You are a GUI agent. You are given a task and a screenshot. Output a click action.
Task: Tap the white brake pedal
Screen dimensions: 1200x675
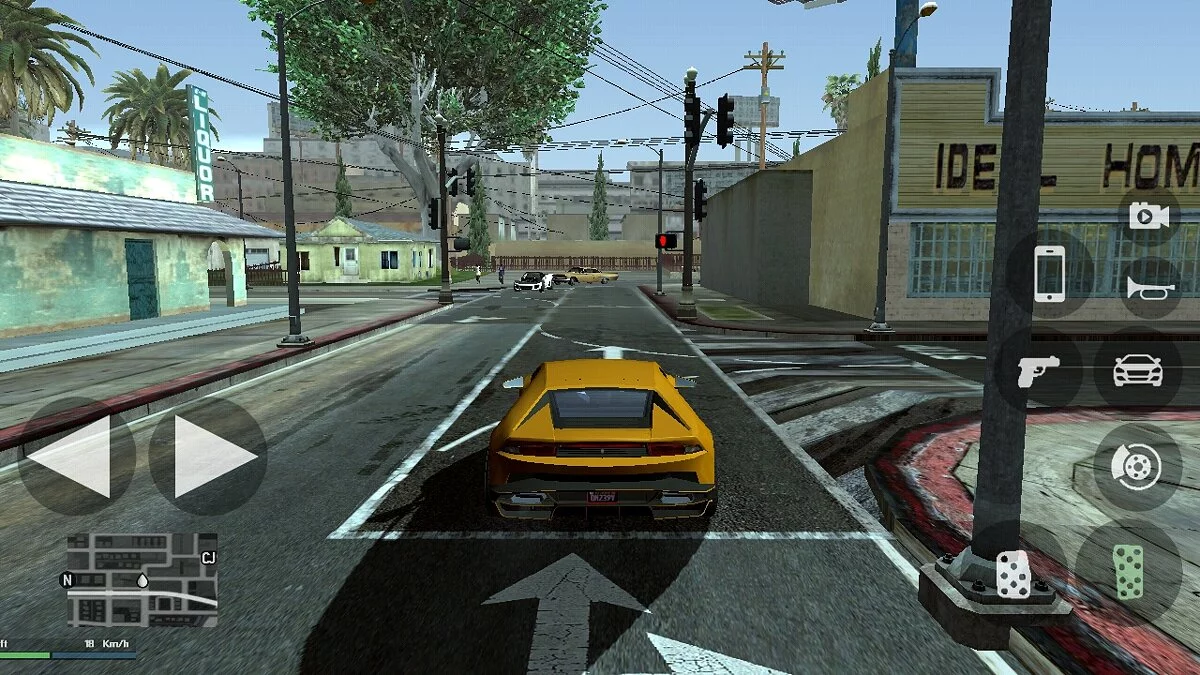point(1012,575)
